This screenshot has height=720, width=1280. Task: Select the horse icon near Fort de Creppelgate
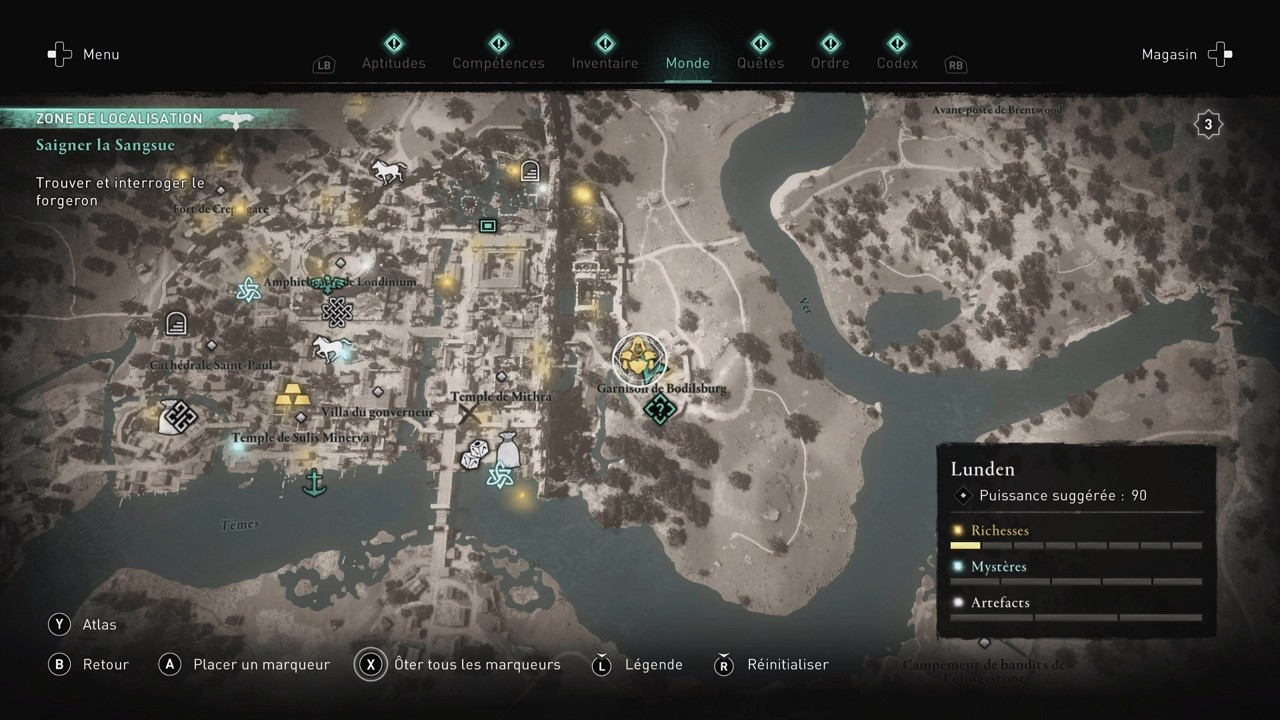388,170
